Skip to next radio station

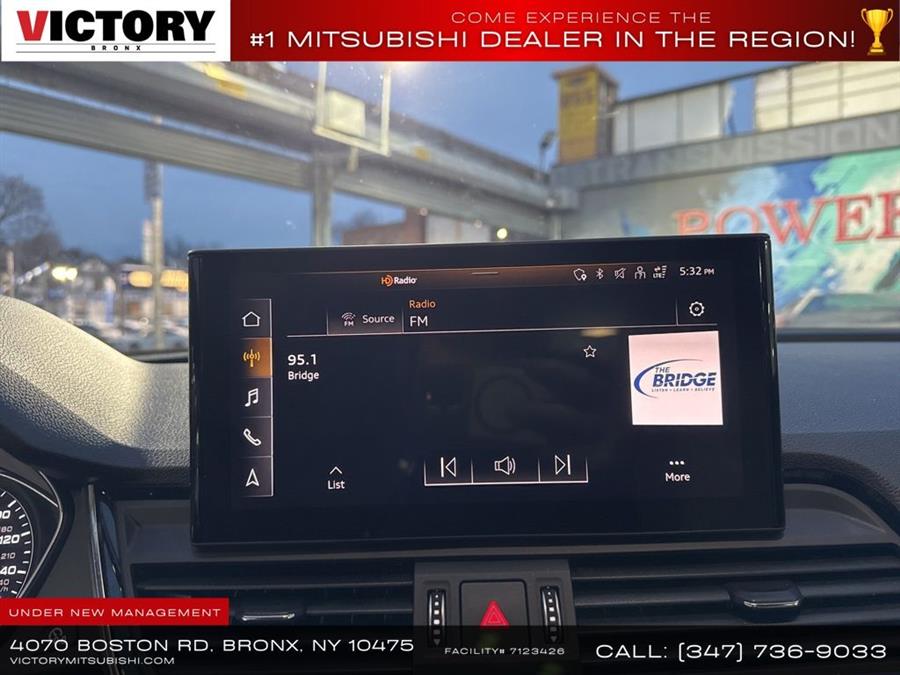[x=562, y=466]
